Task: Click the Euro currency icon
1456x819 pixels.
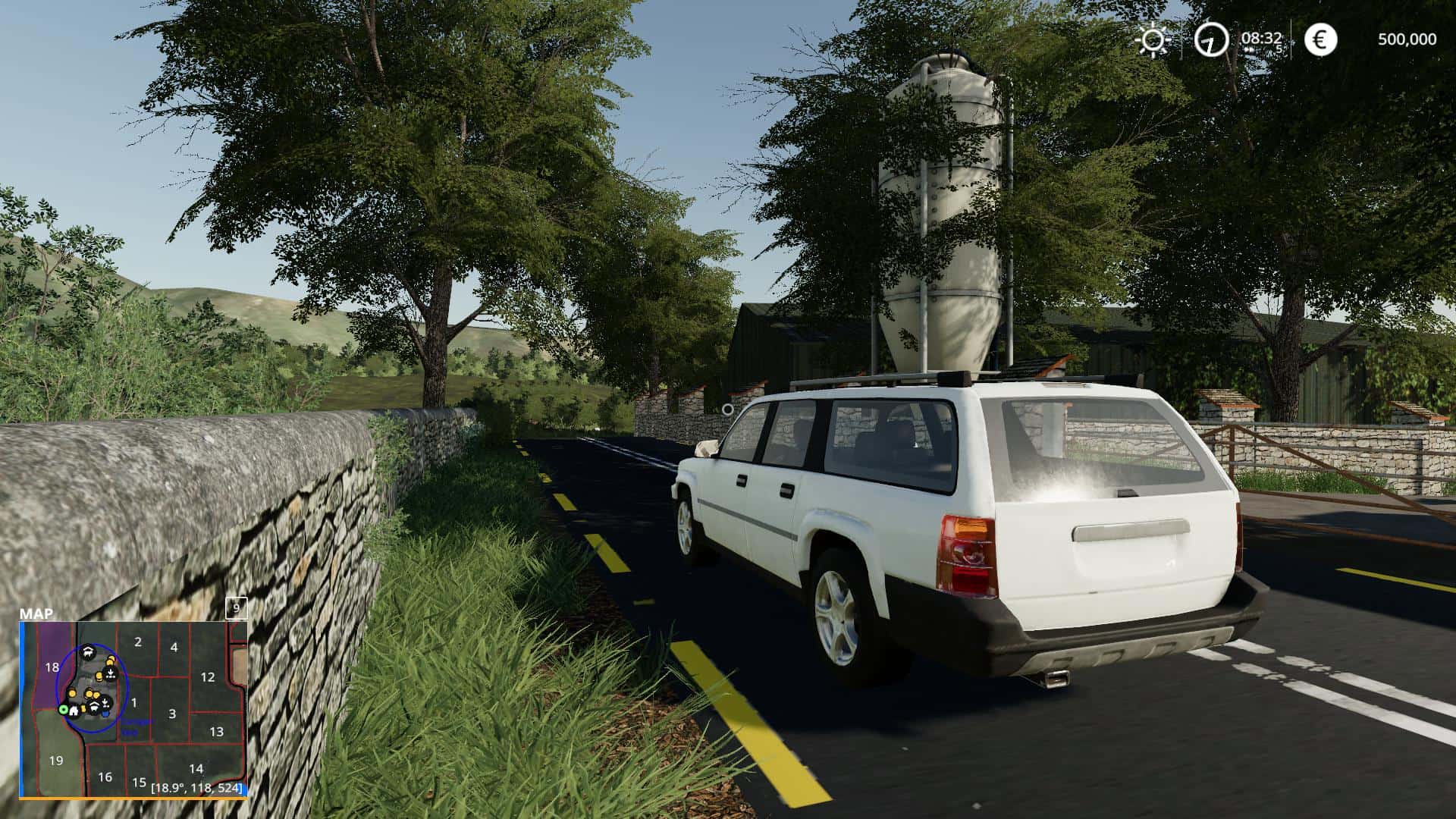Action: coord(1320,39)
